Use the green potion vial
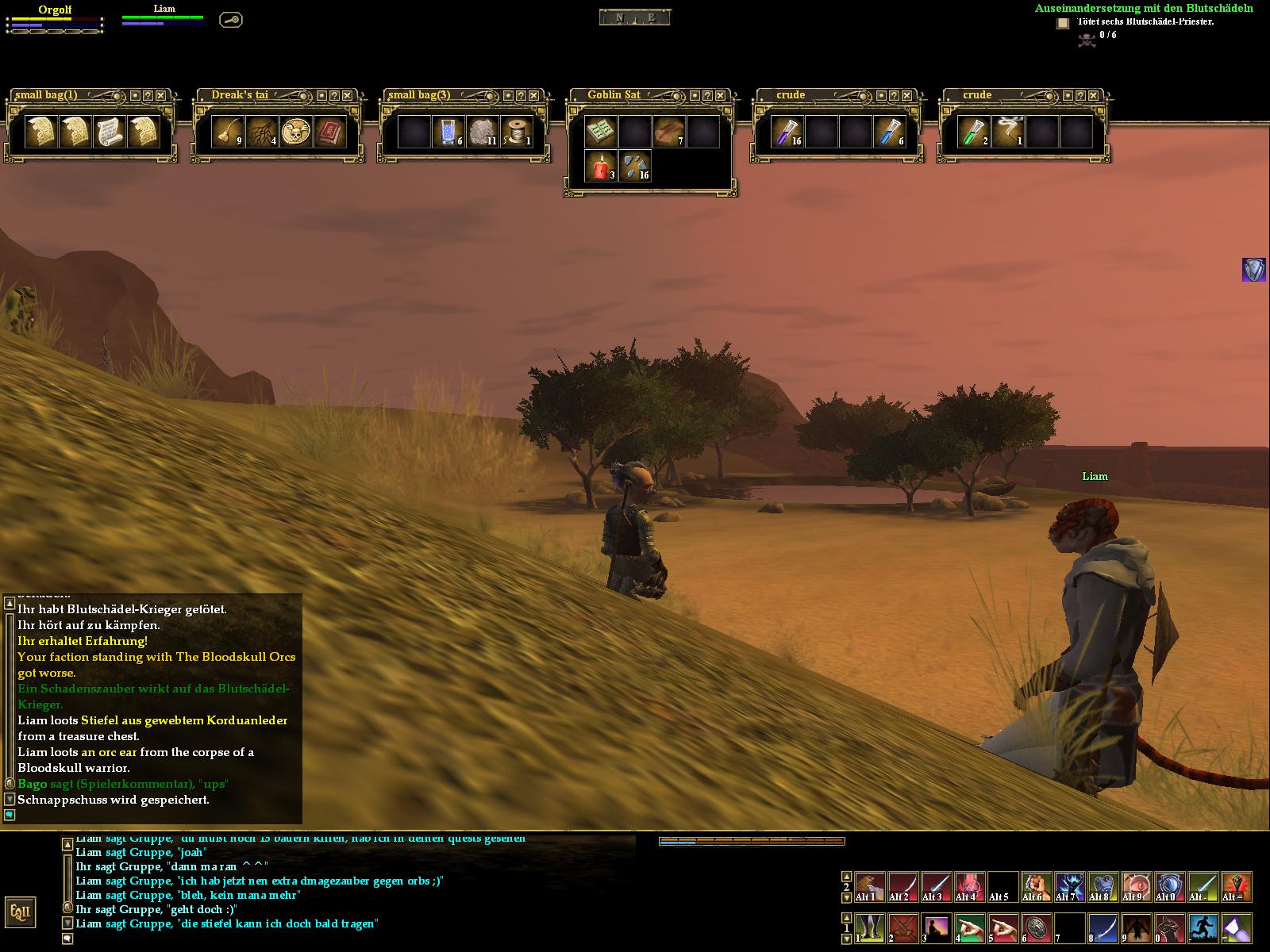This screenshot has width=1270, height=952. click(x=974, y=132)
